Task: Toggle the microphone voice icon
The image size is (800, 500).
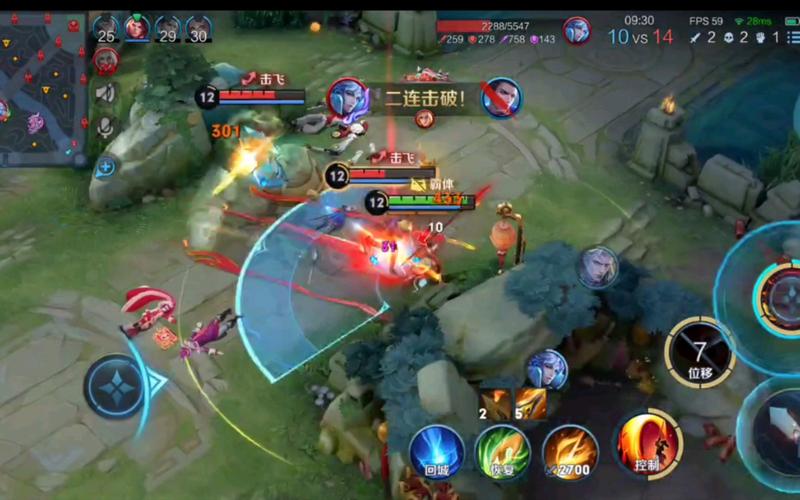Action: [x=106, y=128]
